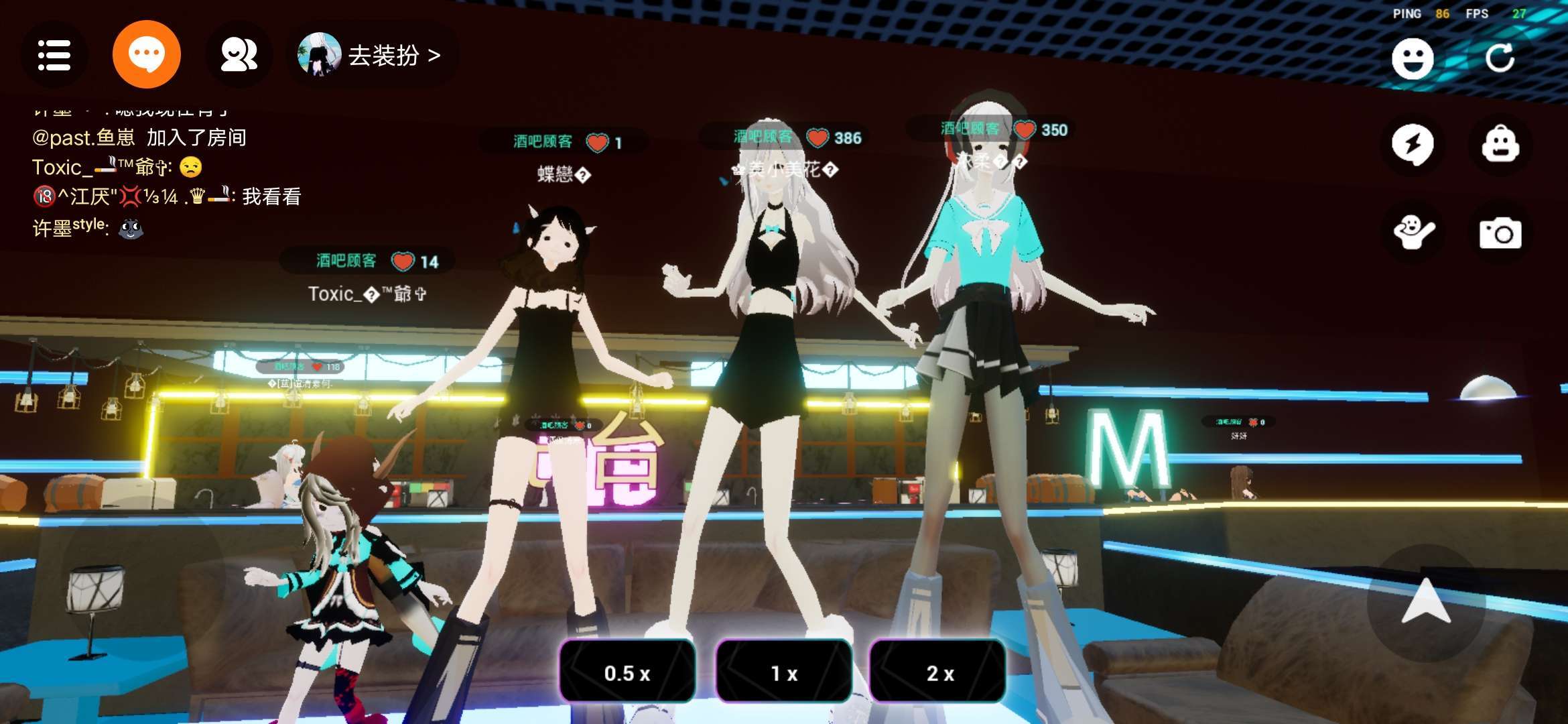Select the 2 x speed button
The height and width of the screenshot is (724, 1568).
(x=938, y=673)
